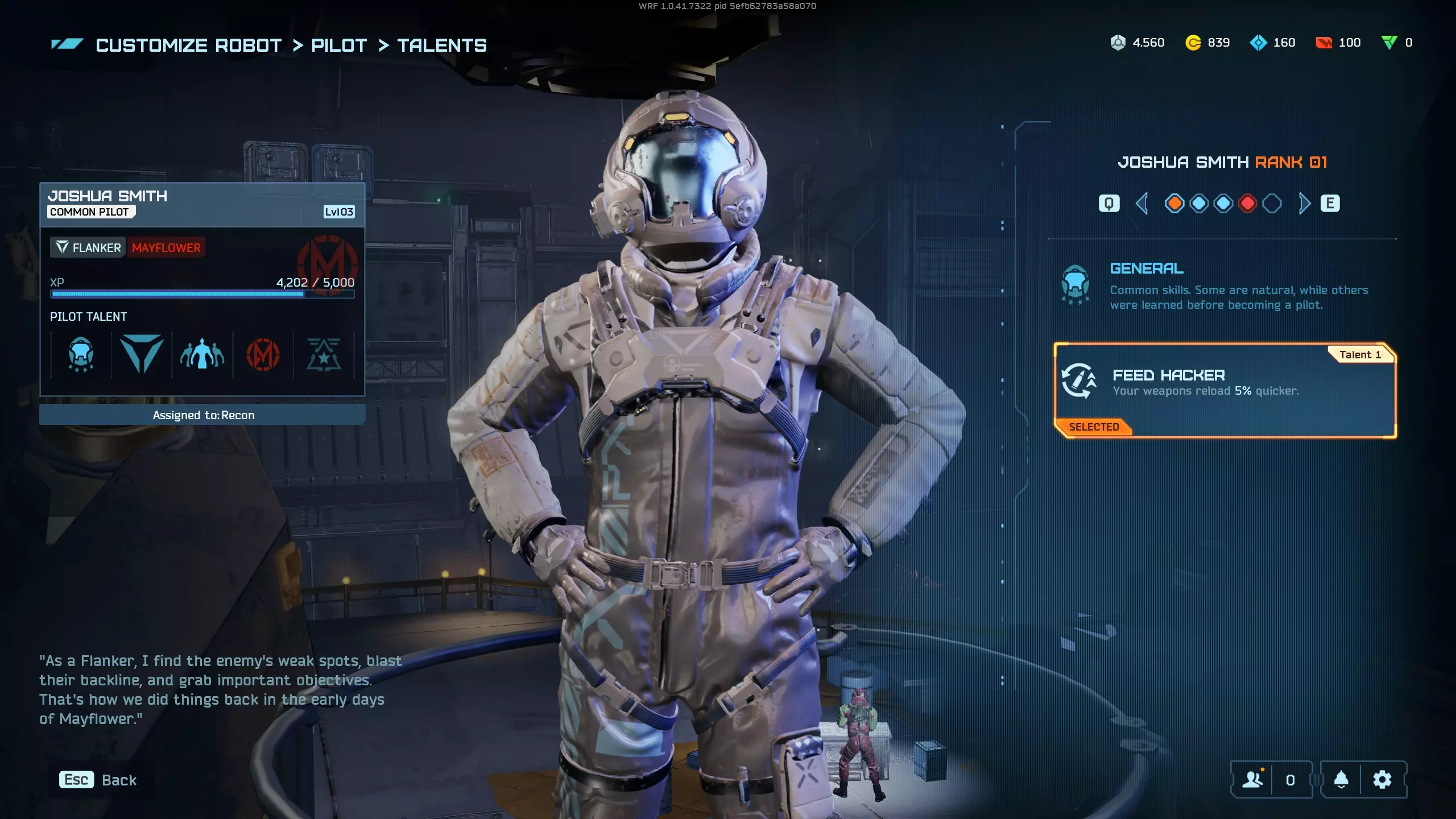Open the friends list button
1456x819 pixels.
[x=1252, y=780]
